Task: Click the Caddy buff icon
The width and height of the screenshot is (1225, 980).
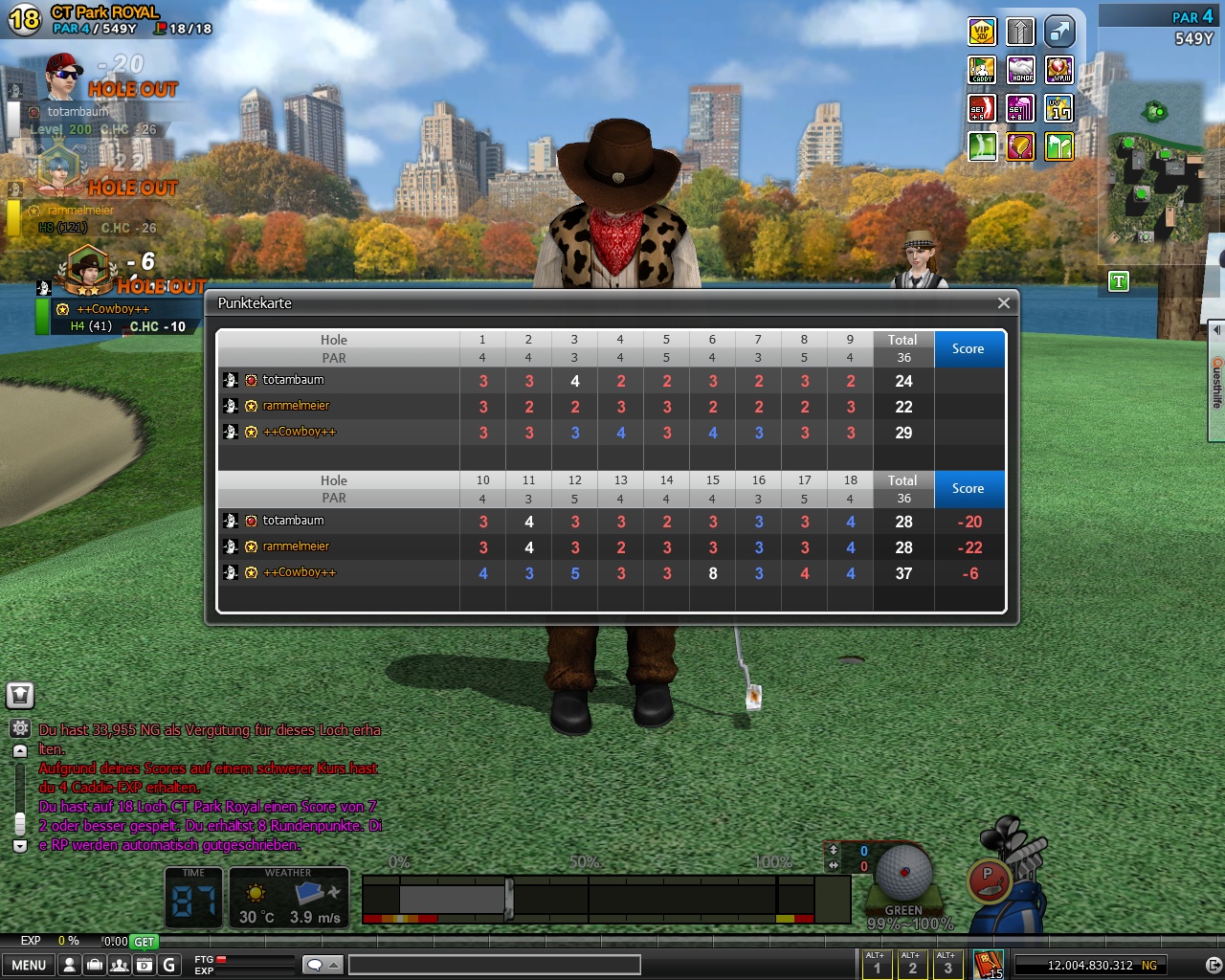Action: pos(982,70)
